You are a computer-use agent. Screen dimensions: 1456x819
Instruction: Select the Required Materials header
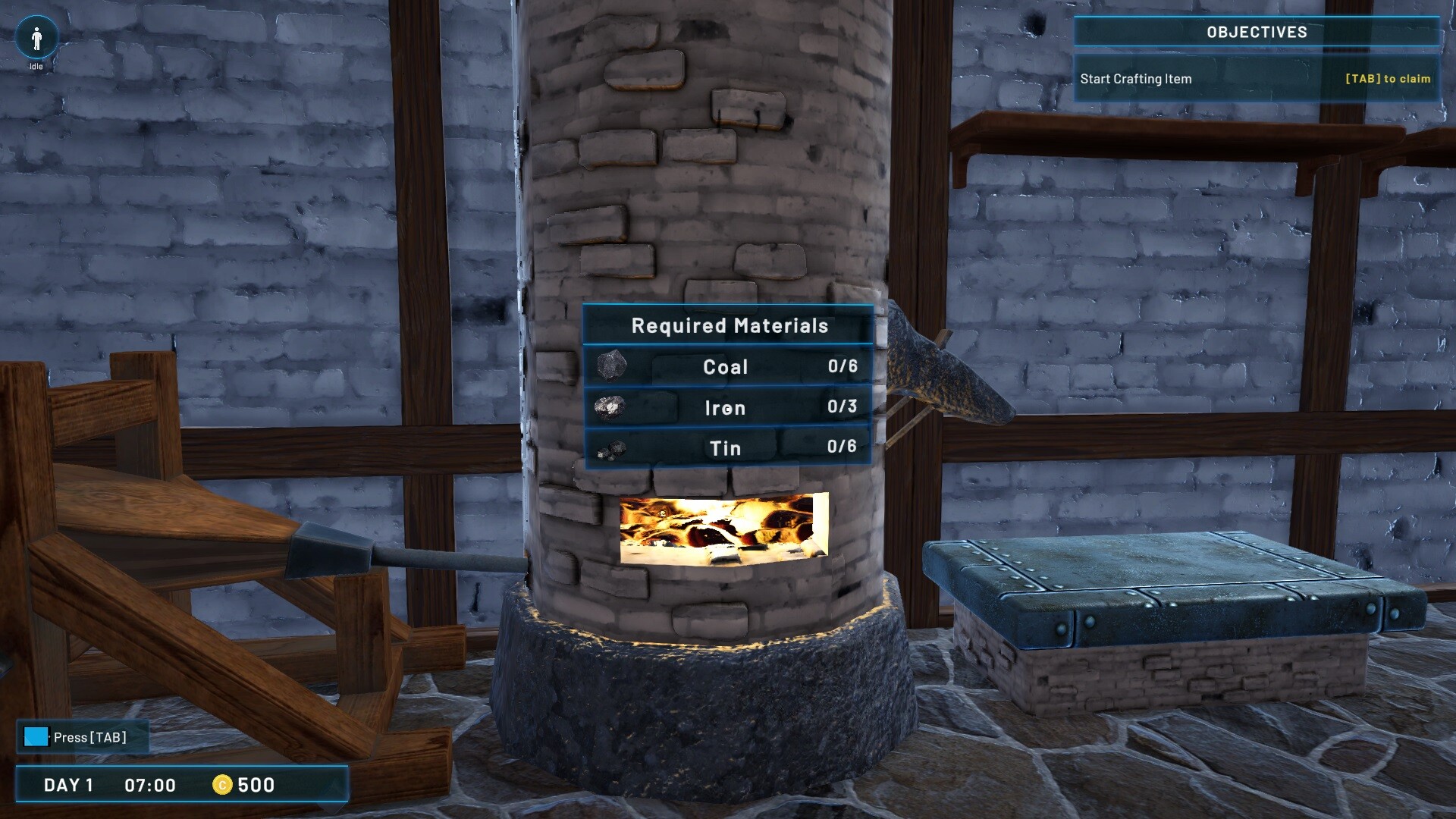coord(728,325)
